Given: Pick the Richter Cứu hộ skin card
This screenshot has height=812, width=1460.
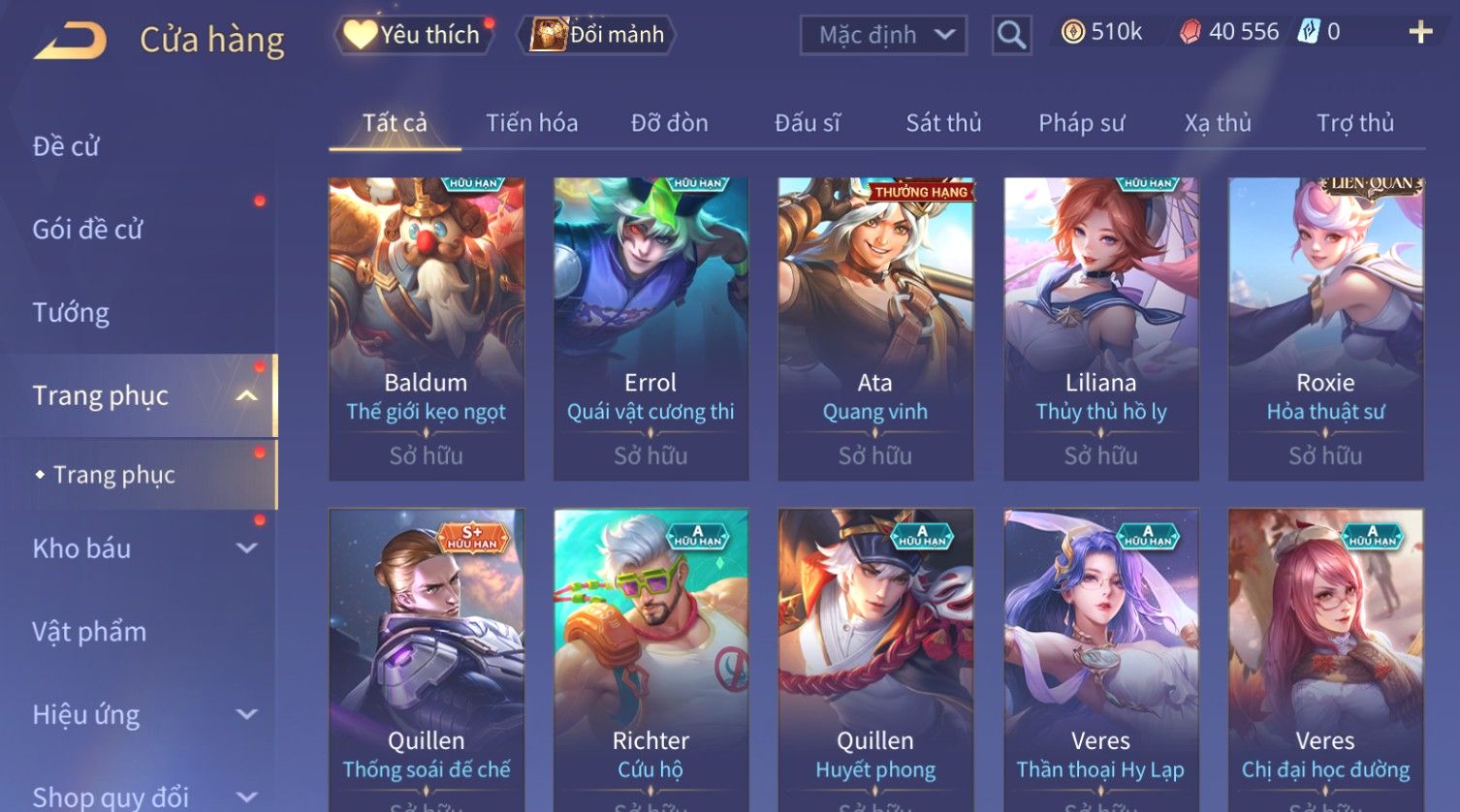Looking at the screenshot, I should pyautogui.click(x=651, y=659).
